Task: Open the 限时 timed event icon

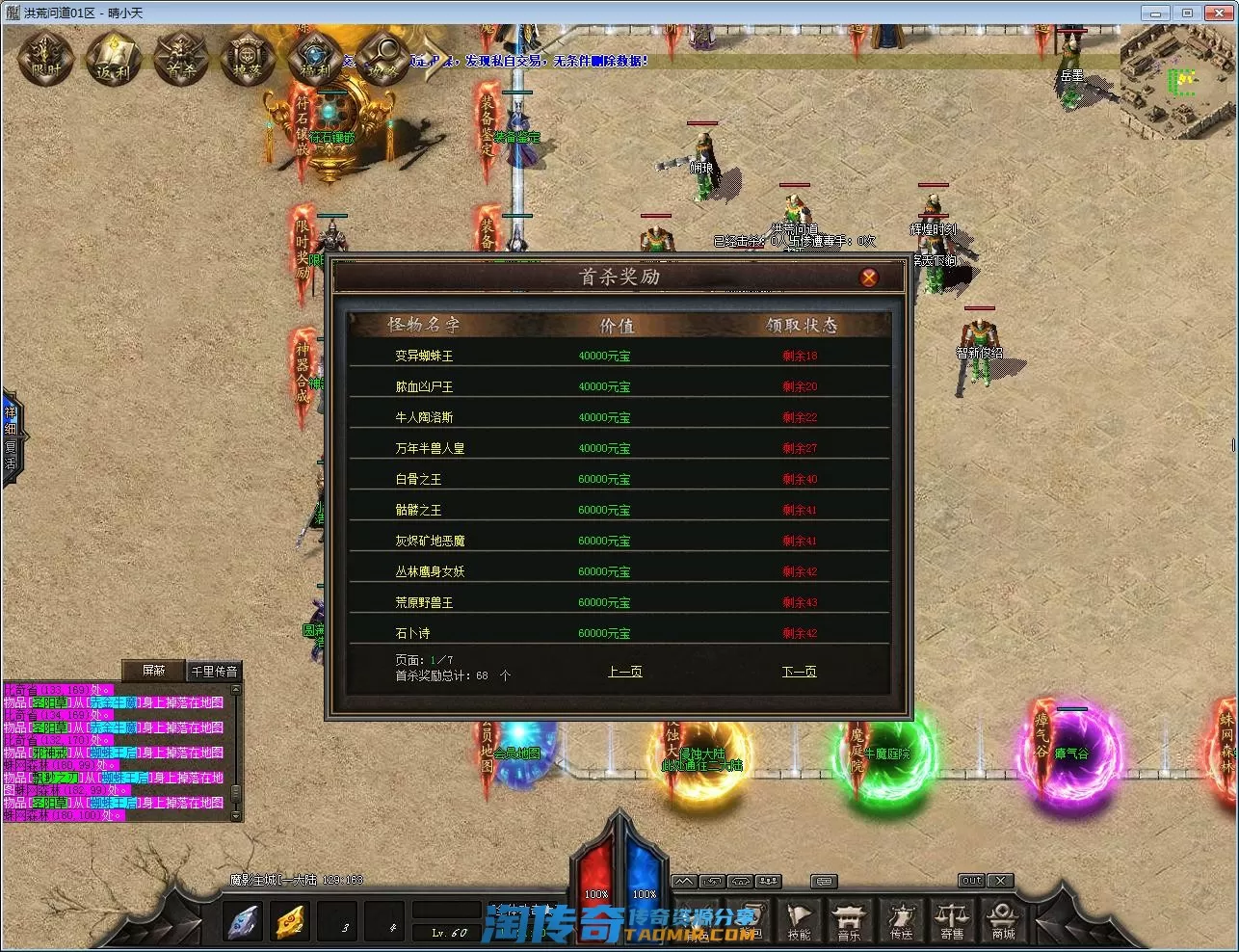Action: pos(46,58)
